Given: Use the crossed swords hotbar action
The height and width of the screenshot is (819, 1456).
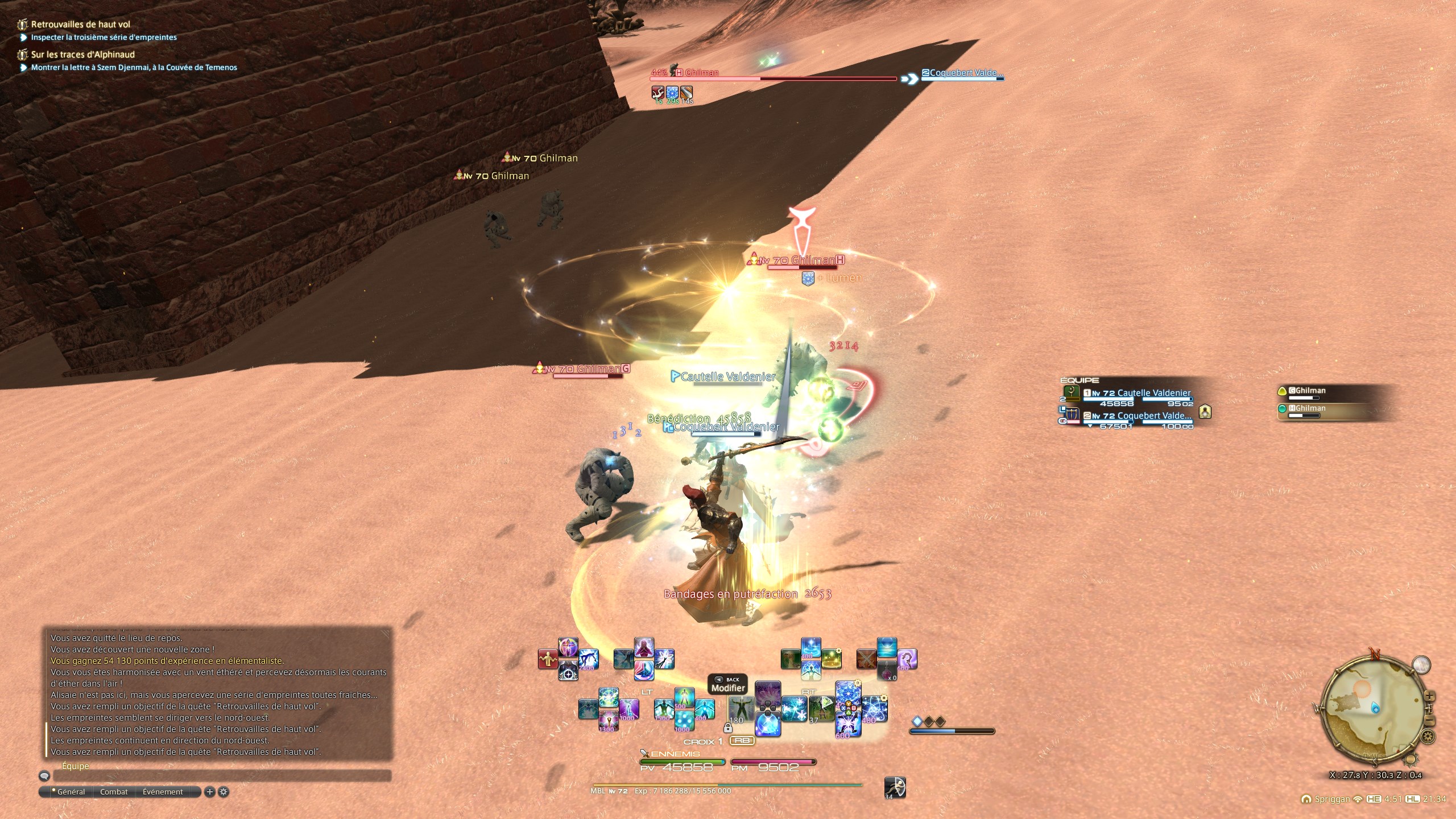Looking at the screenshot, I should point(866,659).
